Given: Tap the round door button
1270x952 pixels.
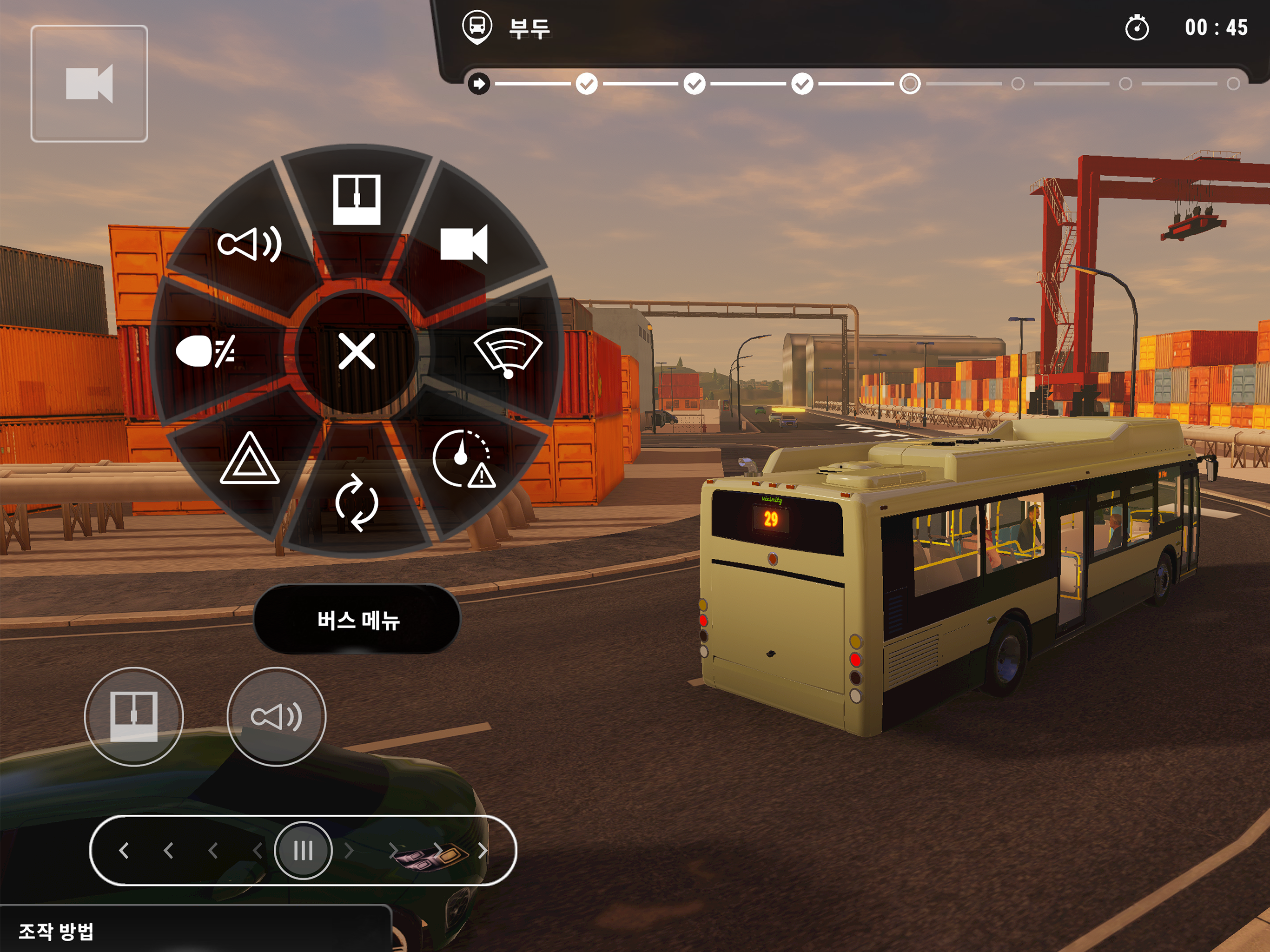Looking at the screenshot, I should 134,716.
